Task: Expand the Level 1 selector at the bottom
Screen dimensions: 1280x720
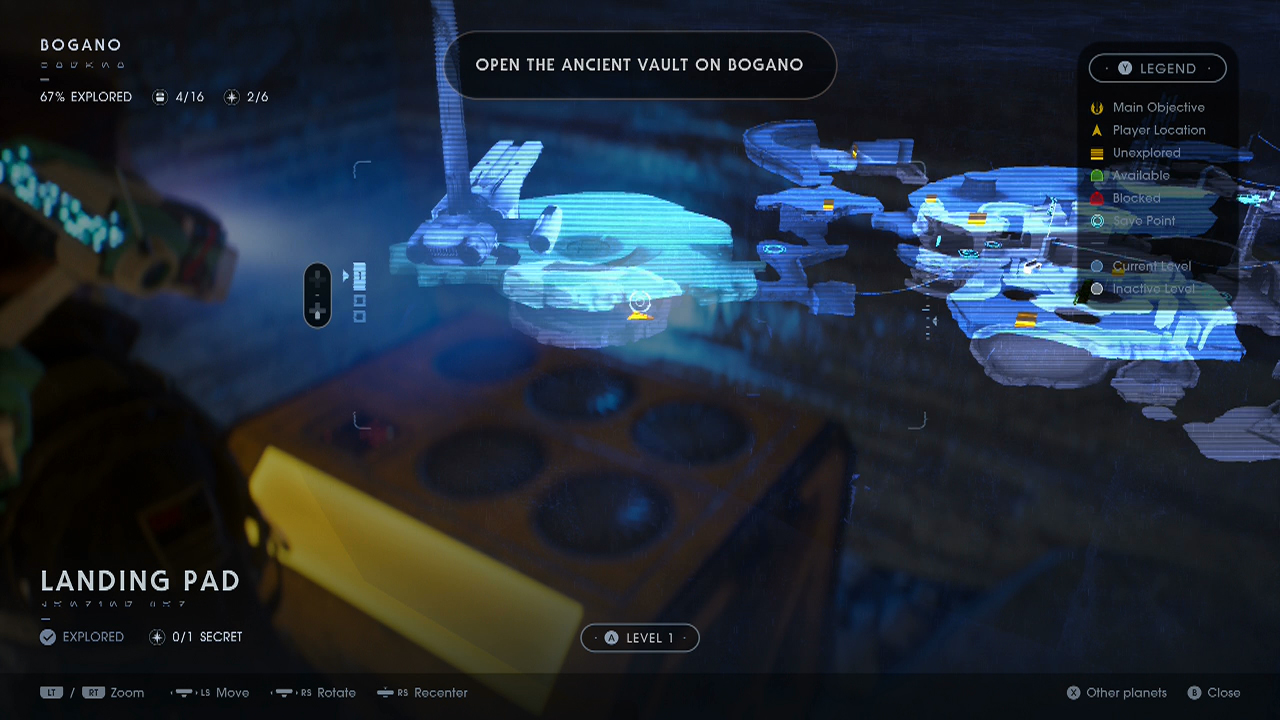Action: pyautogui.click(x=640, y=637)
